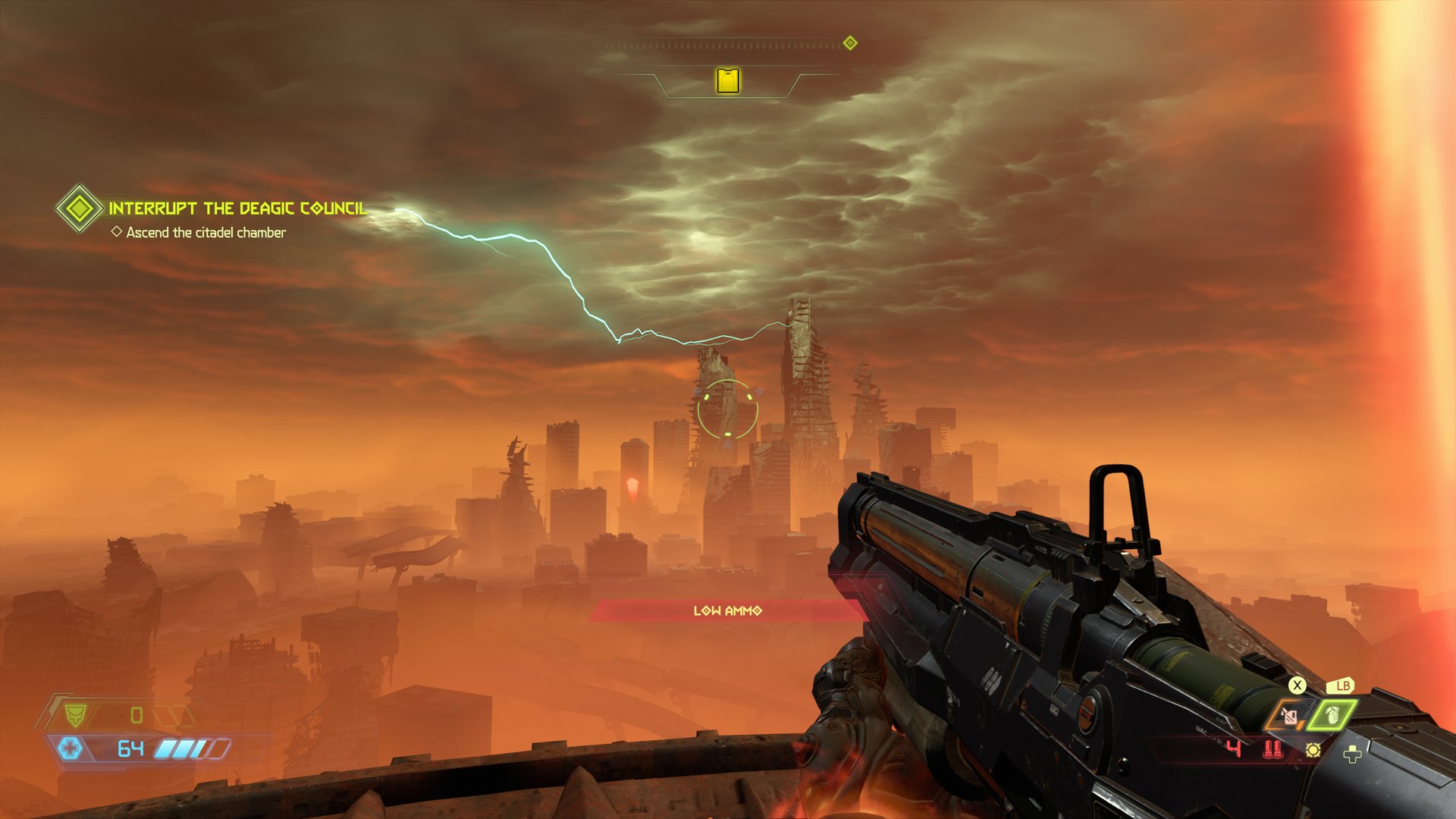The width and height of the screenshot is (1456, 819).
Task: Click the yellow keycard icon on the compass
Action: 728,80
